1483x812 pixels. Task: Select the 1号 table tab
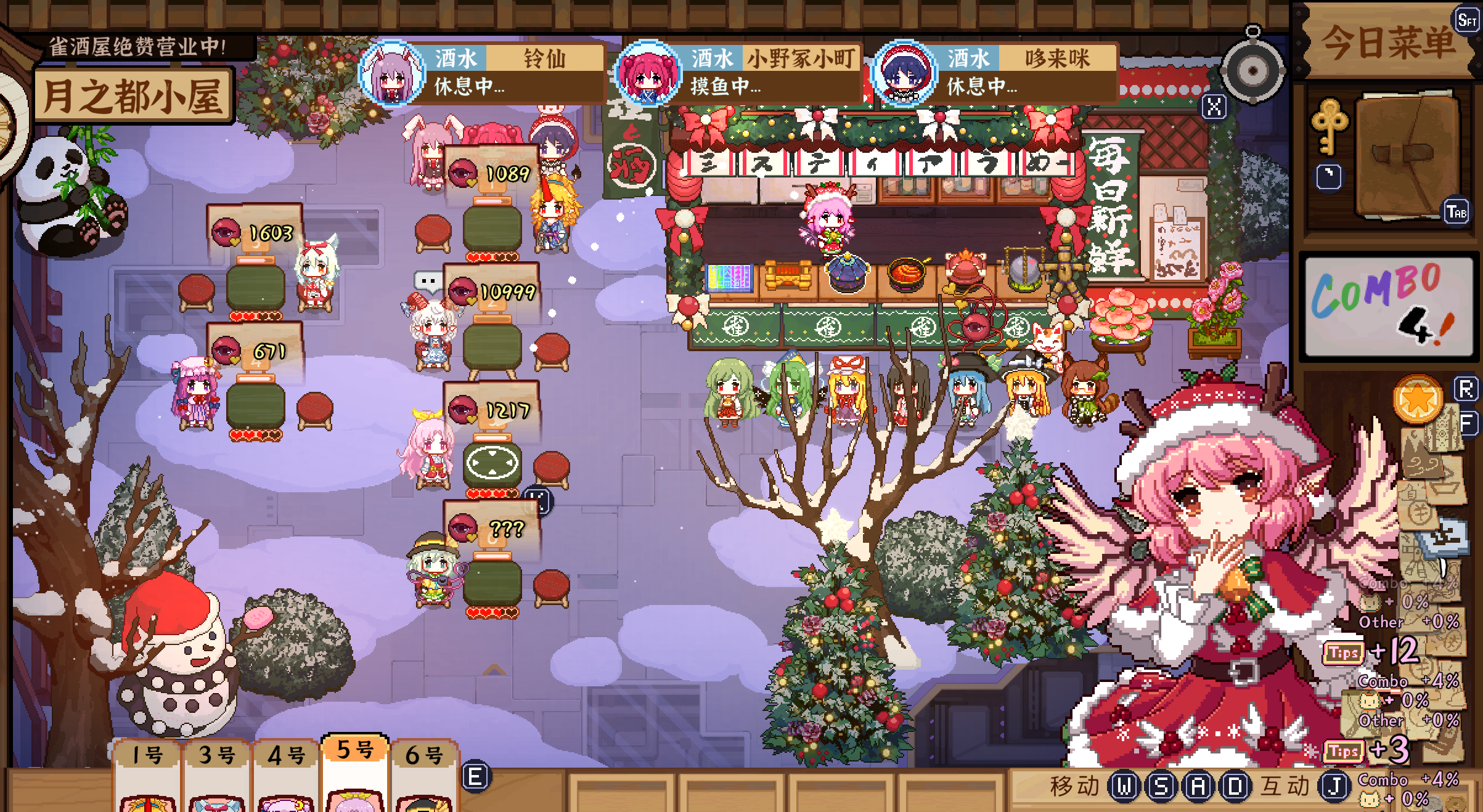pyautogui.click(x=147, y=754)
